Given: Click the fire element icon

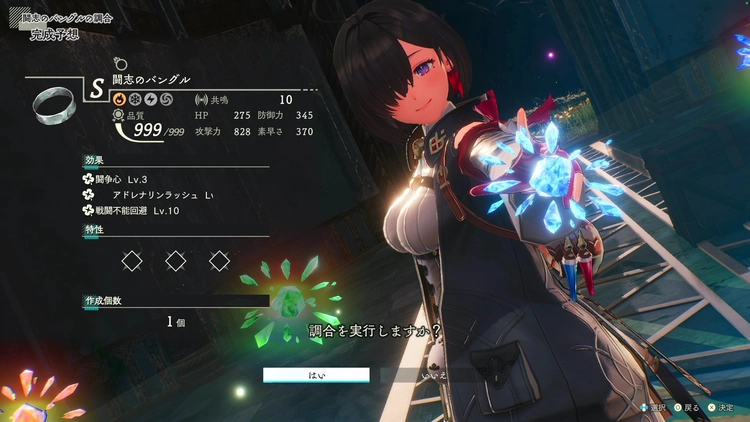Looking at the screenshot, I should [117, 100].
